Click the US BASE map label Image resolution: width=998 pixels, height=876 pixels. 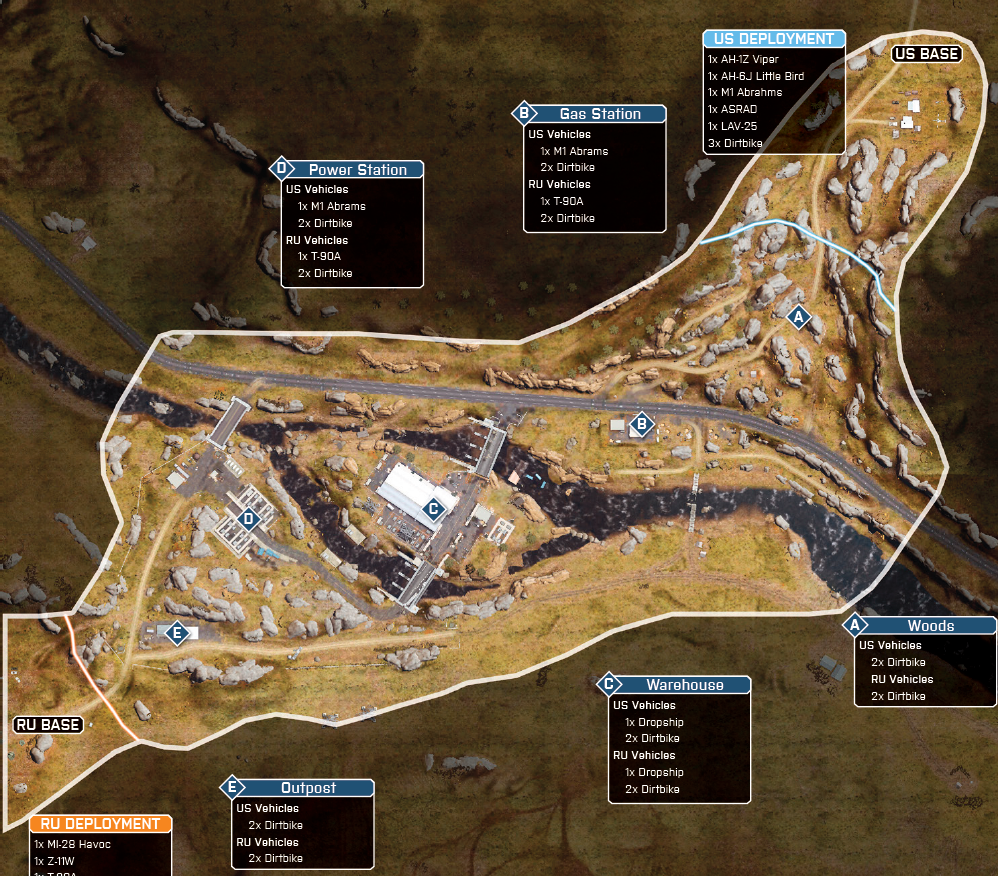[926, 54]
